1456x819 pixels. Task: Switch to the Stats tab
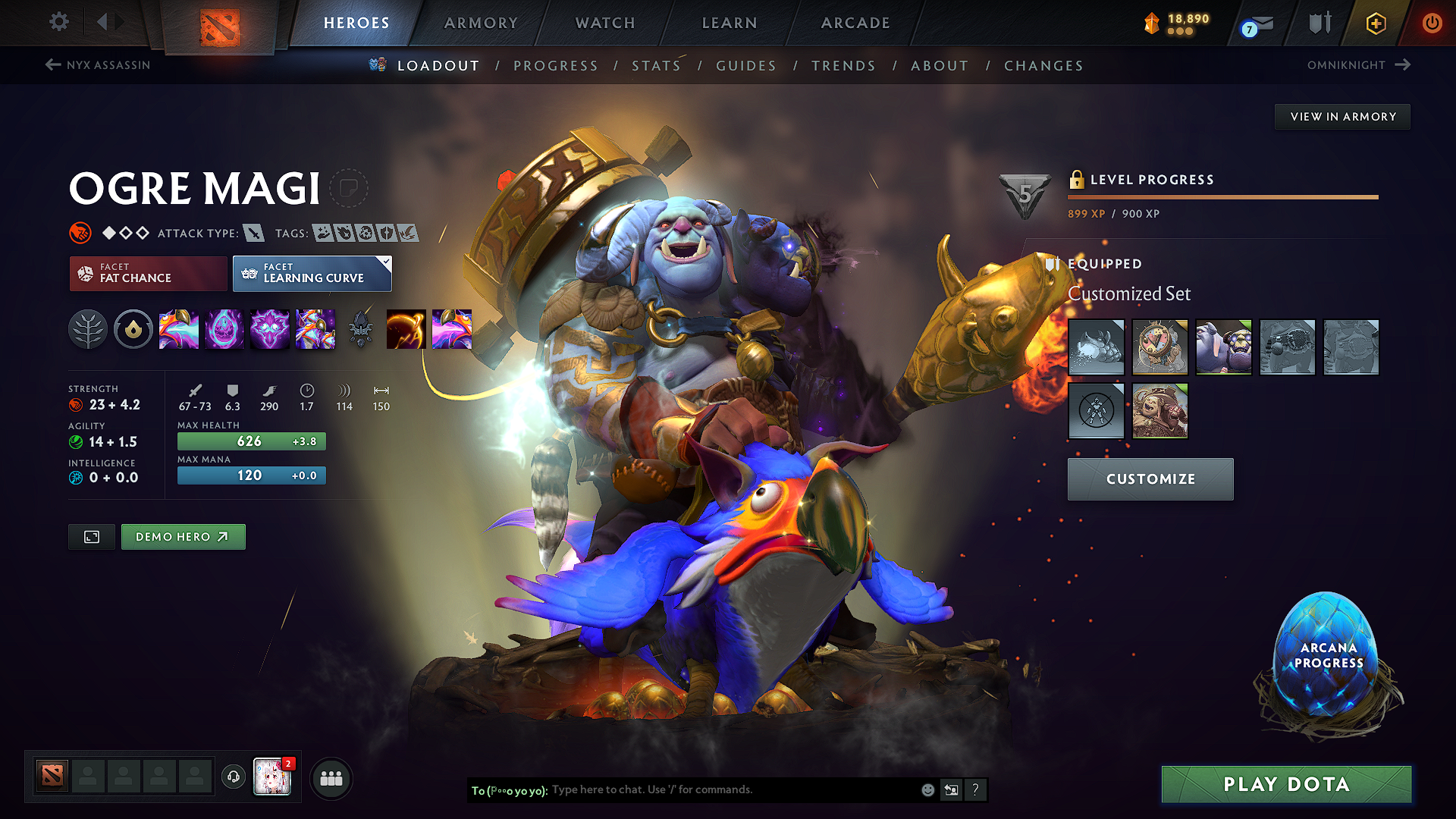(x=656, y=66)
